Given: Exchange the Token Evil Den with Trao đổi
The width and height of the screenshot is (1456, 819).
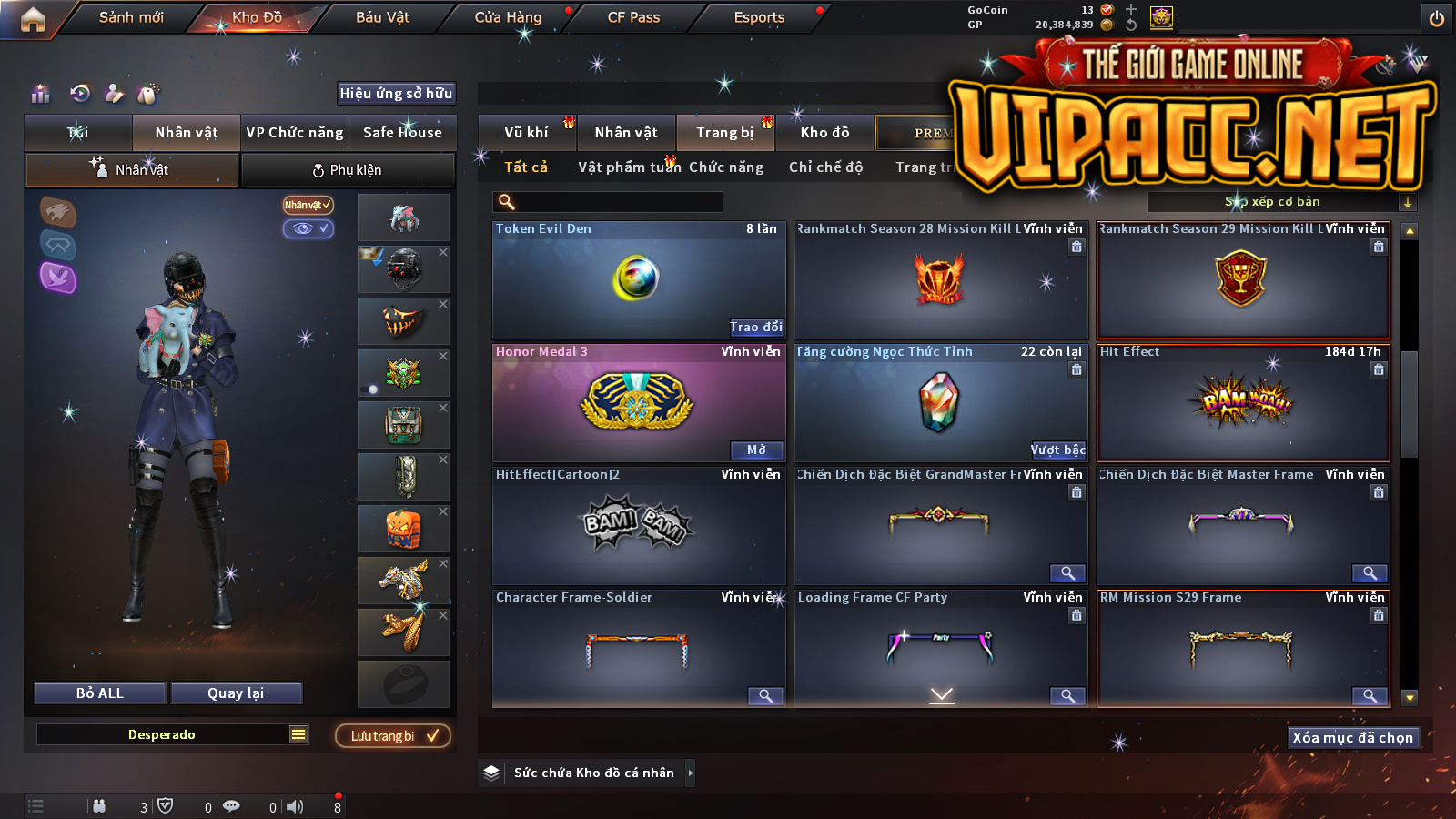Looking at the screenshot, I should click(755, 327).
